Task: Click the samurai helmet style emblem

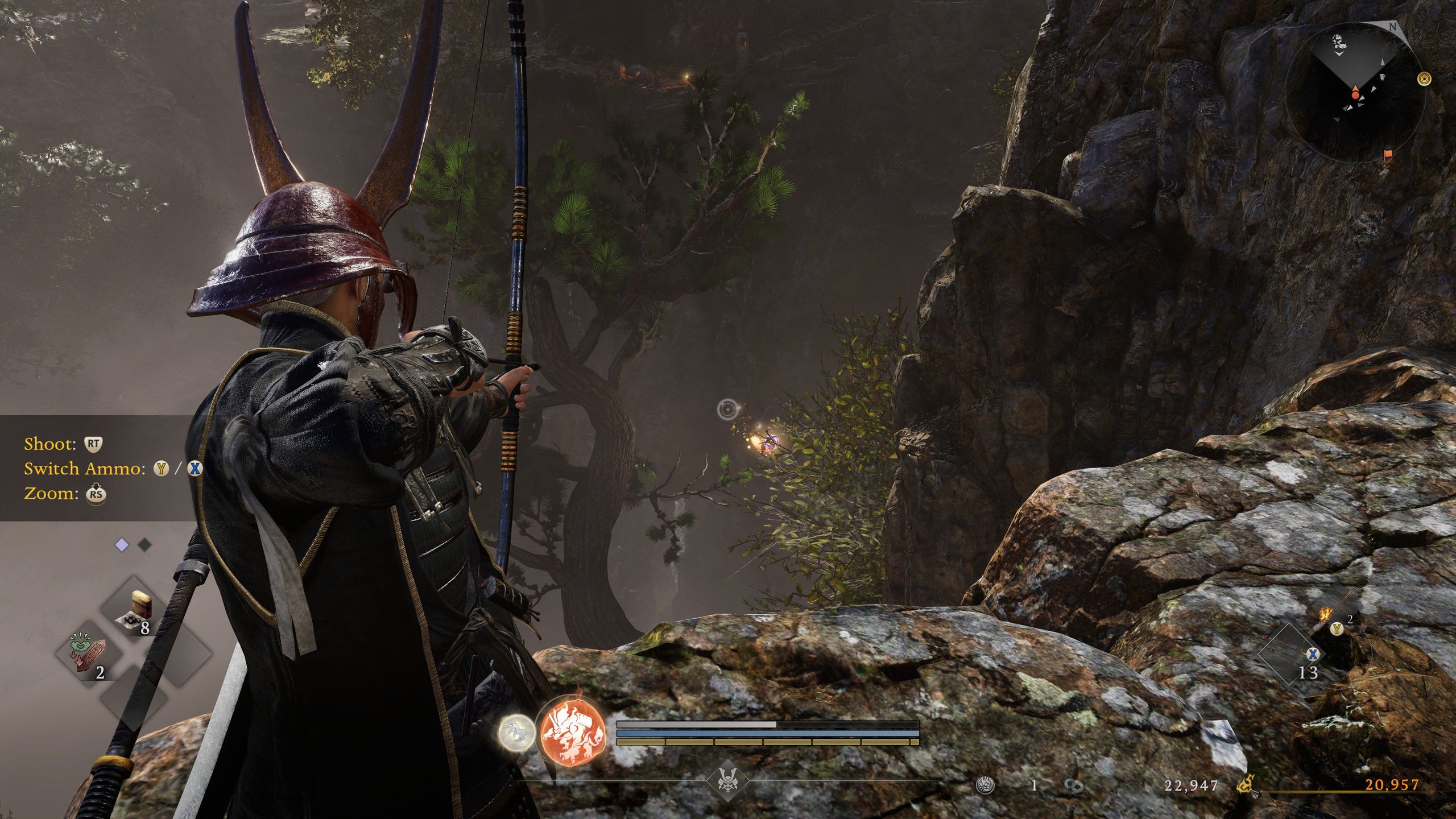Action: tap(727, 781)
